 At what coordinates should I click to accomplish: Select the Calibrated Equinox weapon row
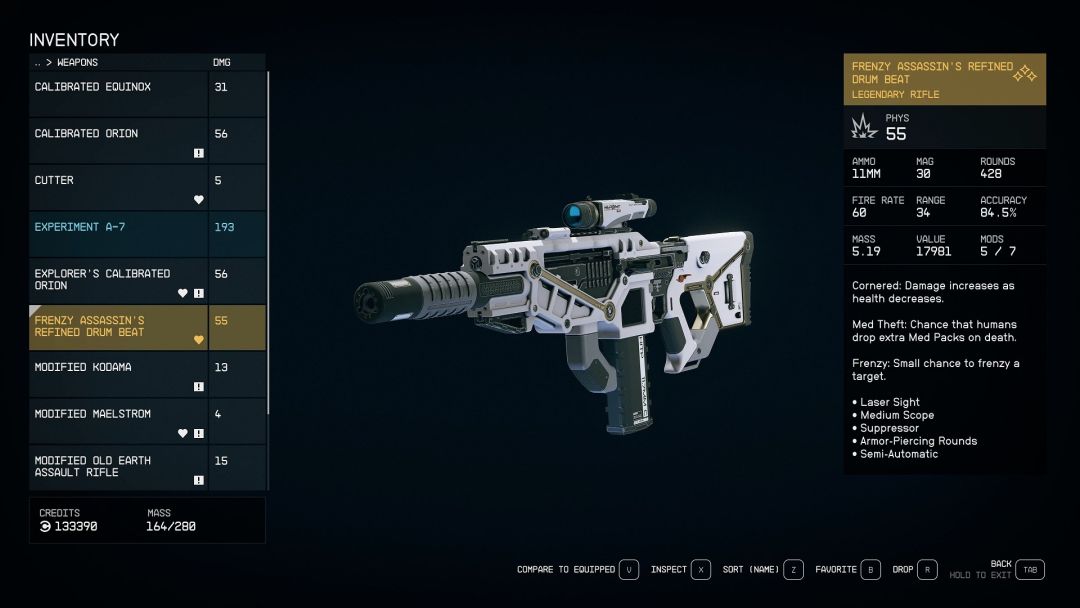pyautogui.click(x=118, y=93)
